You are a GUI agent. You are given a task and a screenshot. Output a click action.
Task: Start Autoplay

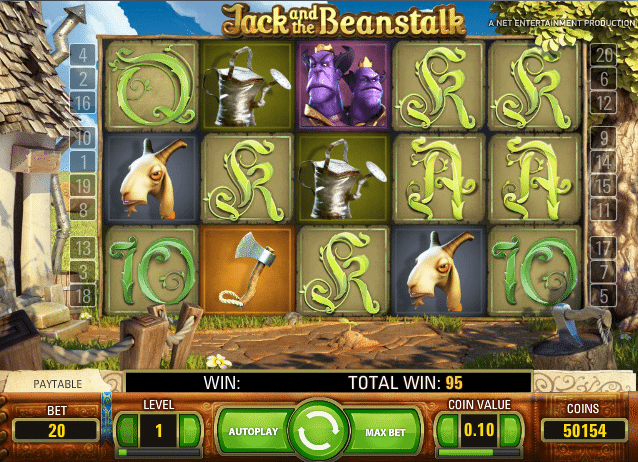point(252,431)
